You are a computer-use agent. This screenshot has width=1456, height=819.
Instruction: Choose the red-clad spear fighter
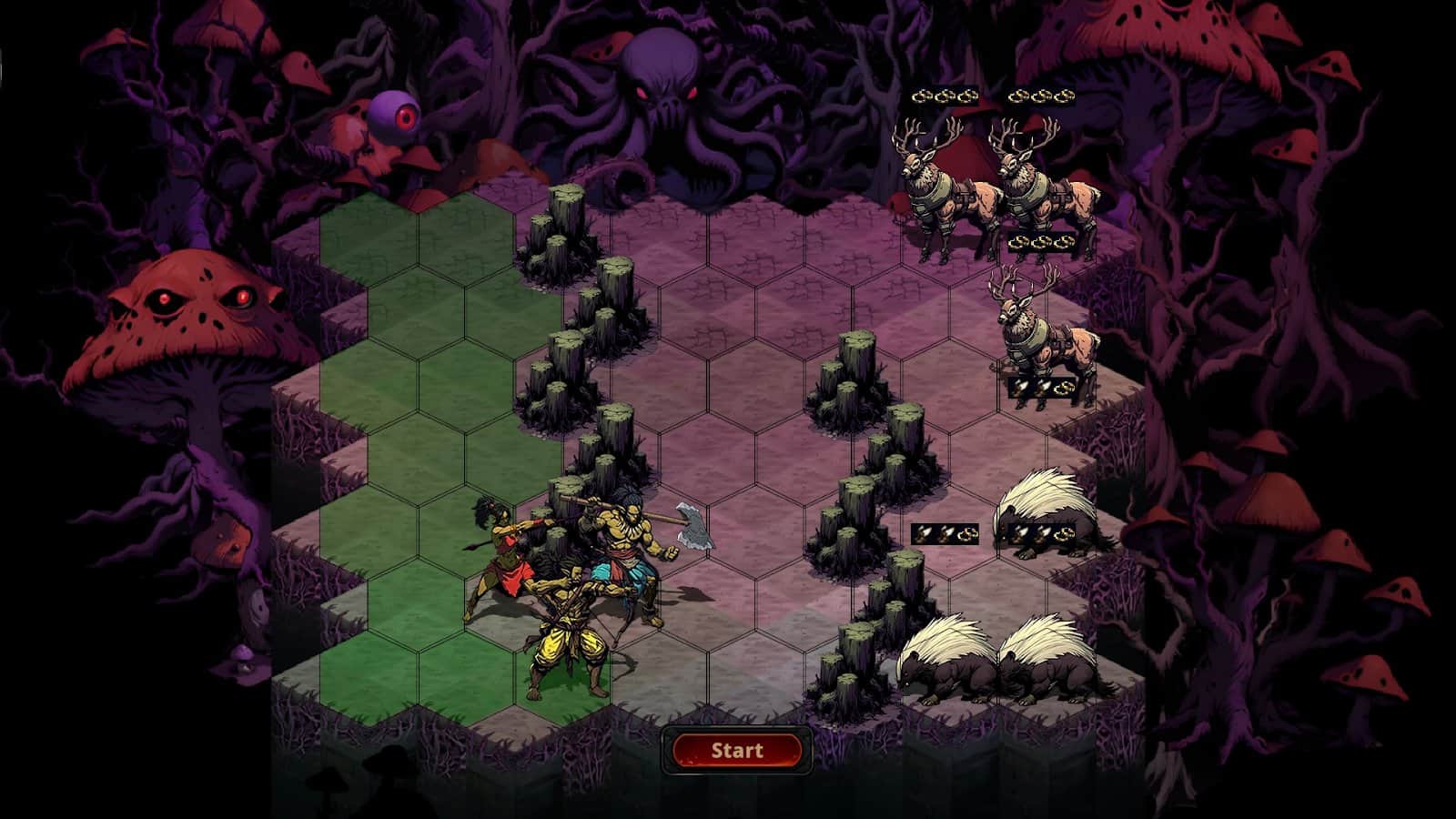click(500, 560)
